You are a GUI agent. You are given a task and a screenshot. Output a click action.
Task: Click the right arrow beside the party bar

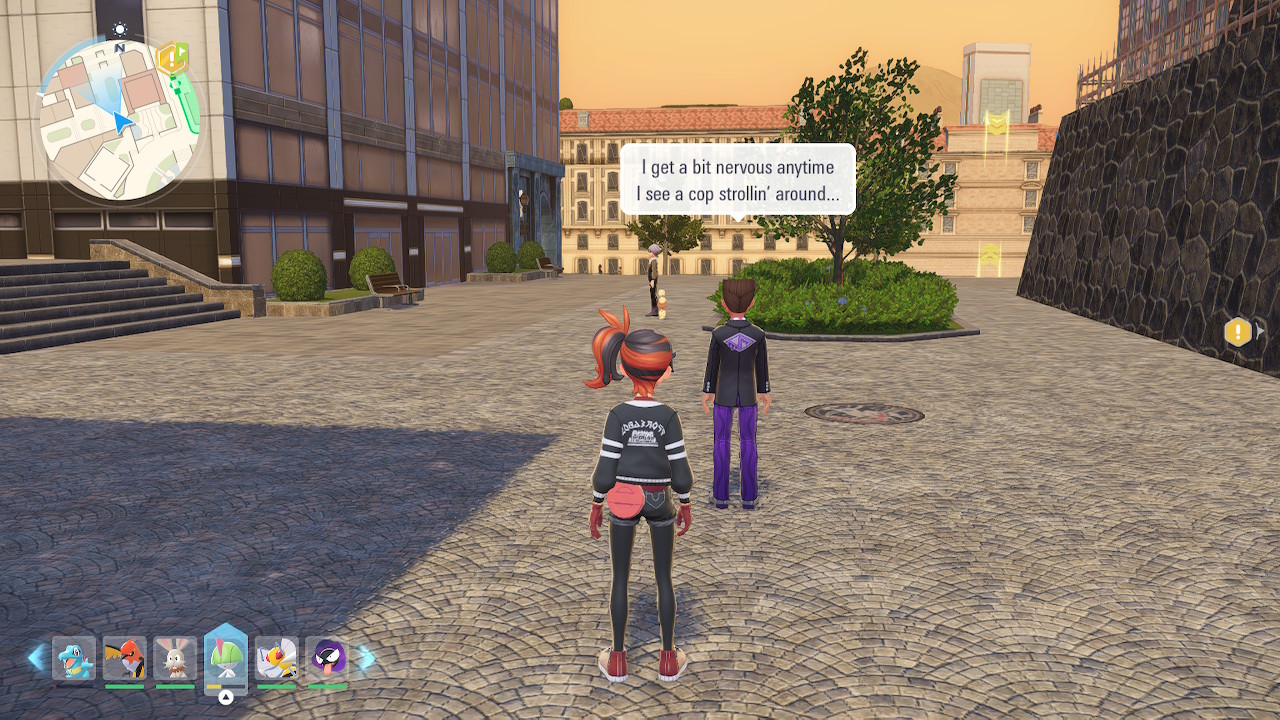tap(366, 657)
